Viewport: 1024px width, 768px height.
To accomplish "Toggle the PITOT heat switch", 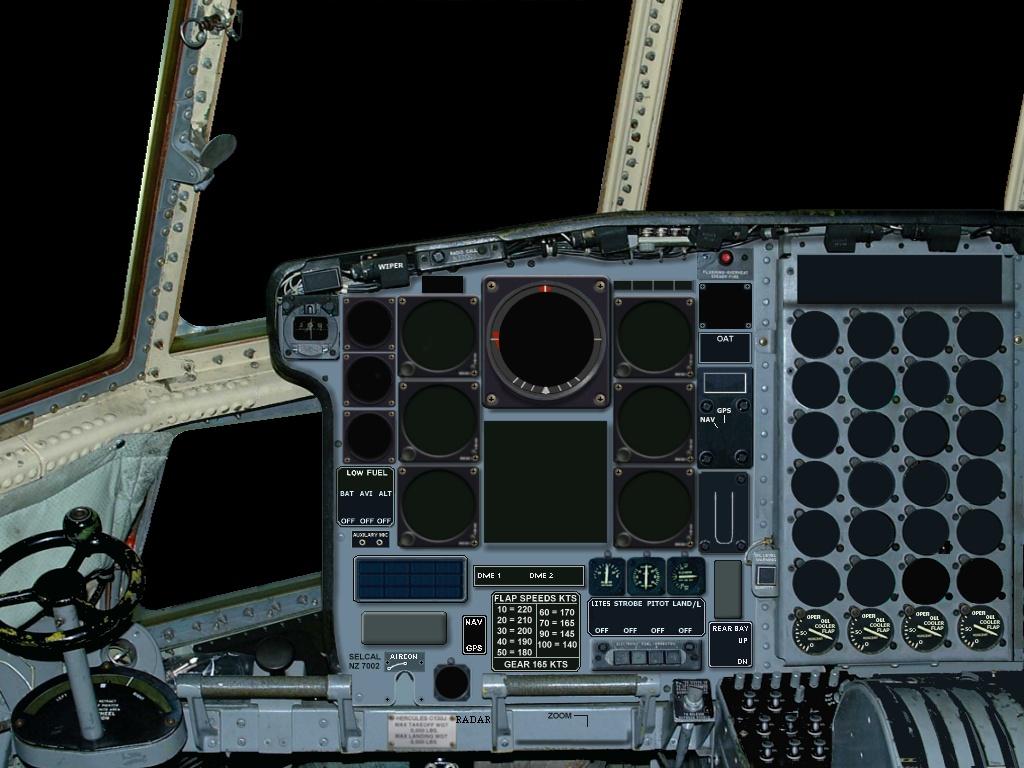I will click(x=657, y=617).
